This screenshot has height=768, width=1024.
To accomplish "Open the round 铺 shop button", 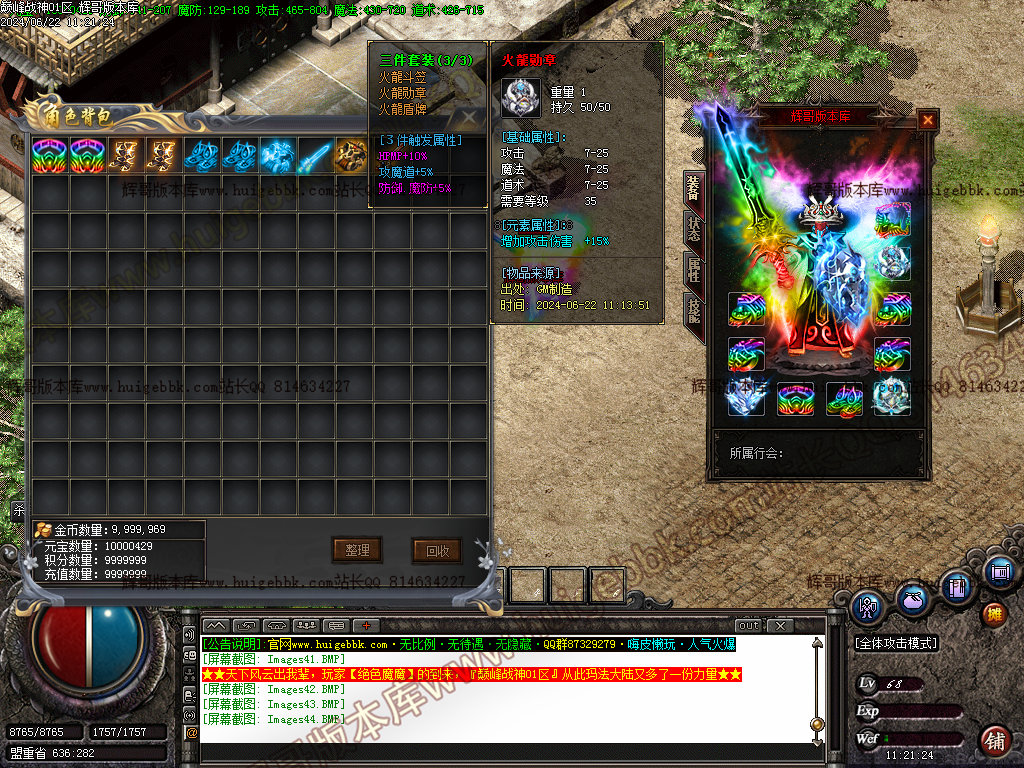I will pos(994,740).
